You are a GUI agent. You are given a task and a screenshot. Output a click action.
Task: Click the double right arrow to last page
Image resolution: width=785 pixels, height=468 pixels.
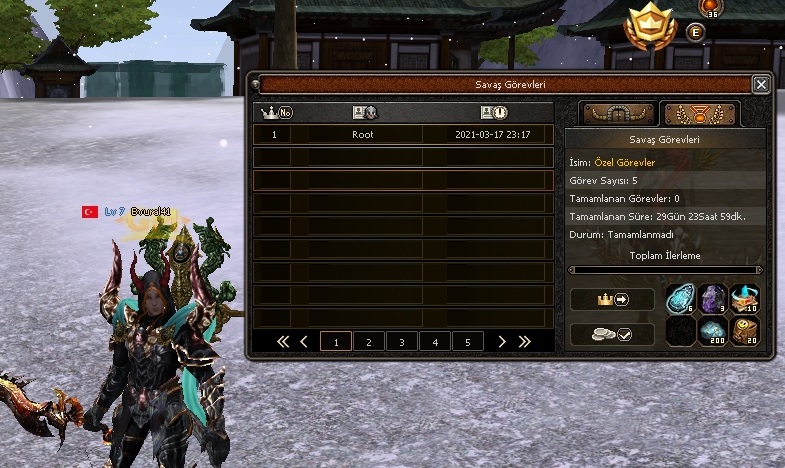coord(522,342)
